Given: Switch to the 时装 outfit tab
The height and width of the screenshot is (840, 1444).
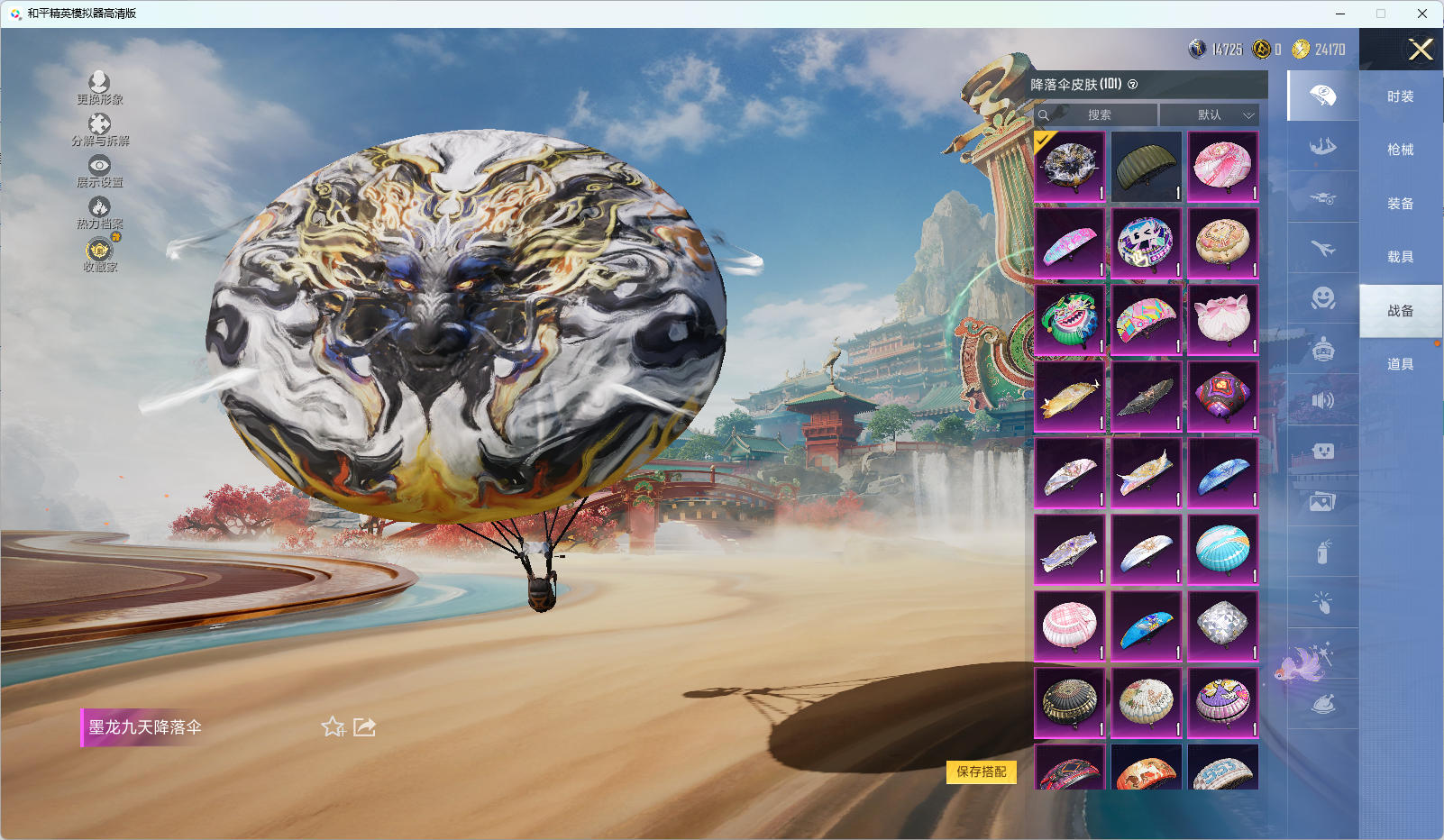Looking at the screenshot, I should point(1400,96).
